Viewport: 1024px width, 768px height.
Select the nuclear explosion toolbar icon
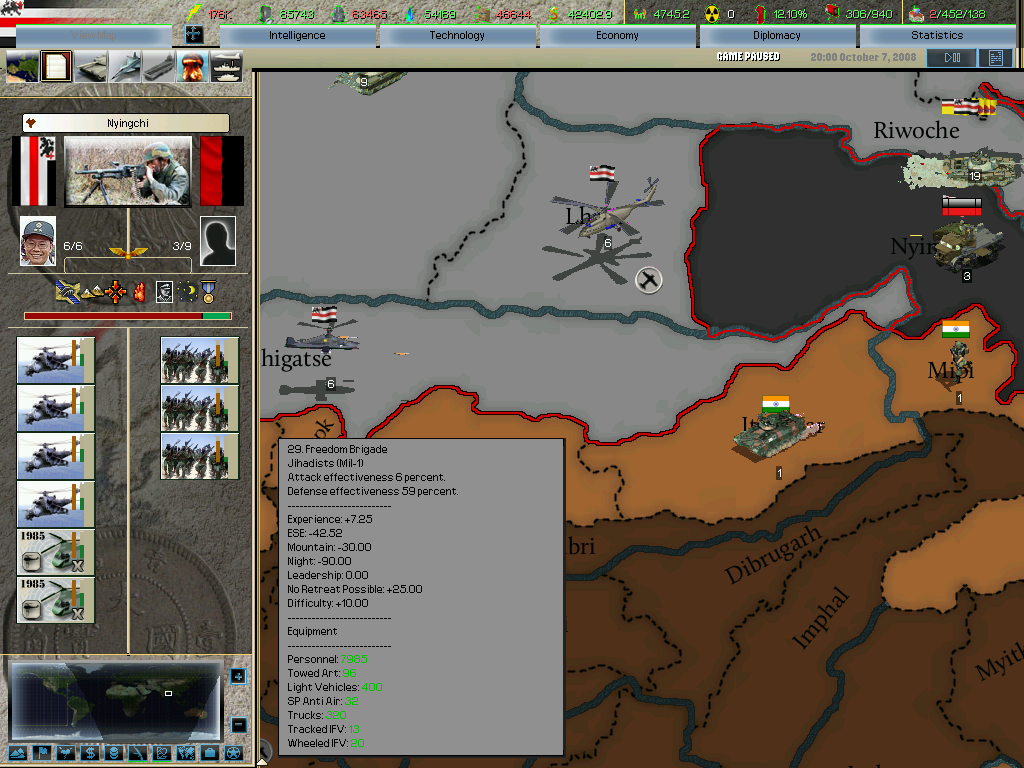pyautogui.click(x=192, y=67)
